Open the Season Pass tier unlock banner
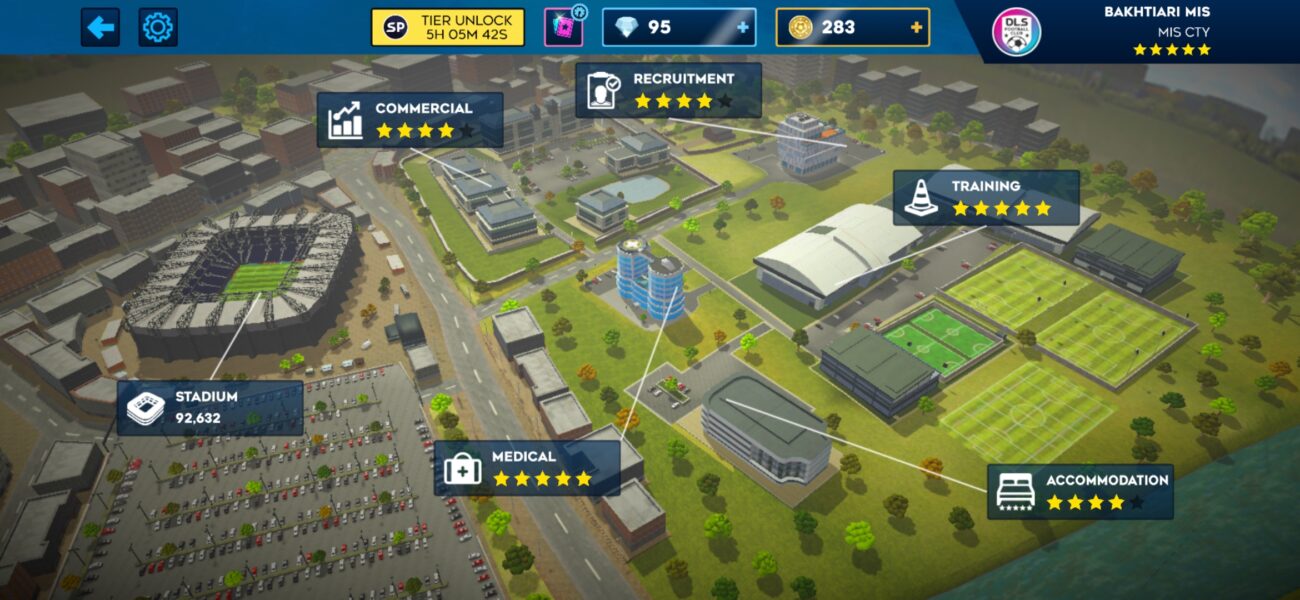 (447, 27)
